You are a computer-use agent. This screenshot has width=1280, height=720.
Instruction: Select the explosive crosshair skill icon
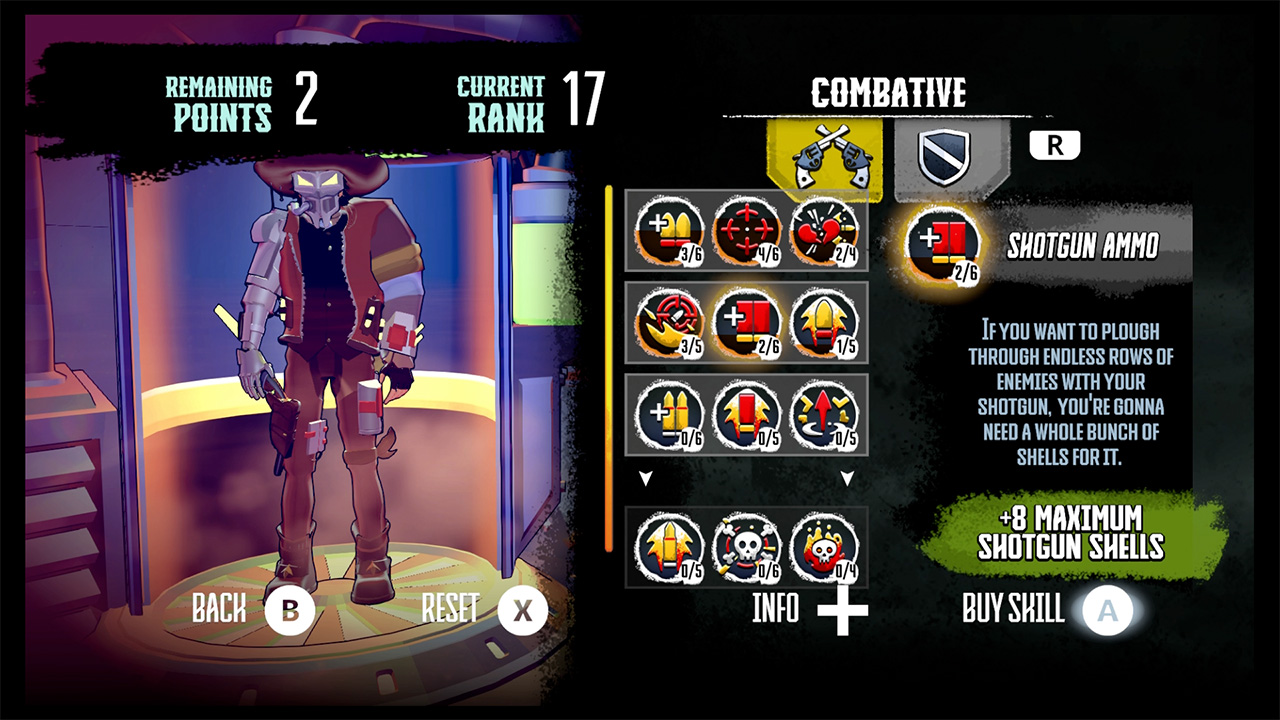(x=668, y=322)
